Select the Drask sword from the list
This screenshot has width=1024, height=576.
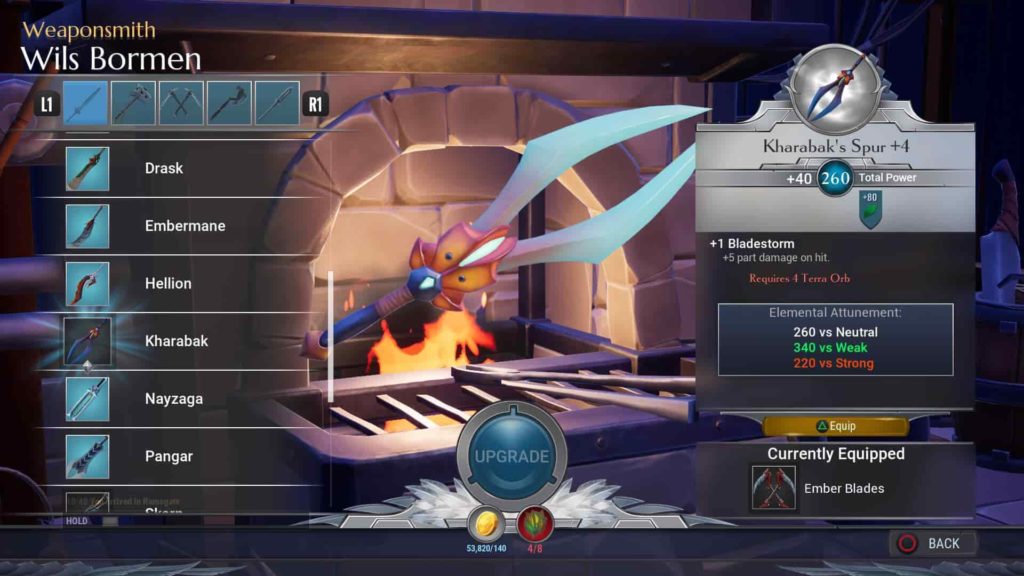163,168
